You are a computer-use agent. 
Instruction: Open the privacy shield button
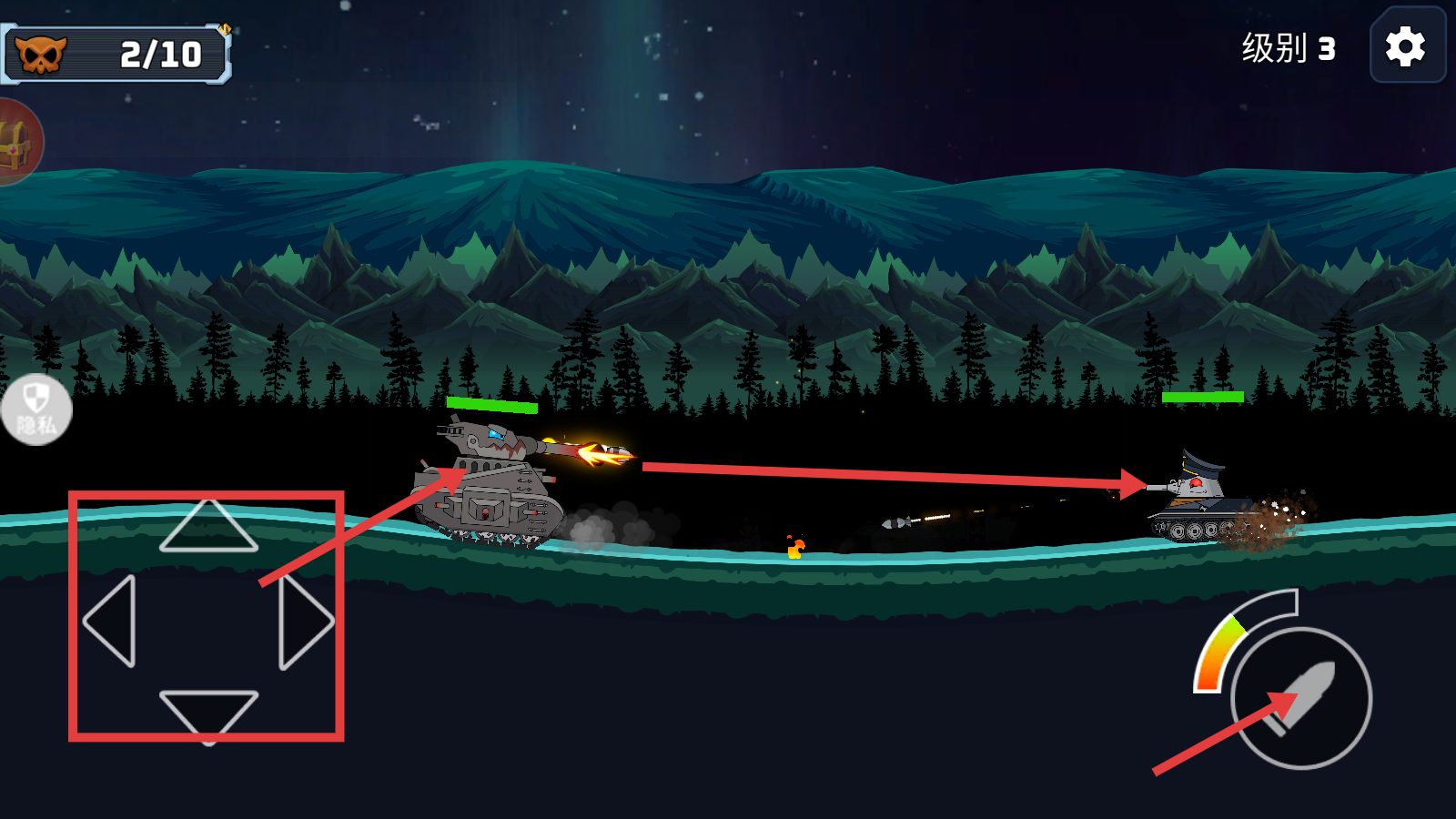35,409
